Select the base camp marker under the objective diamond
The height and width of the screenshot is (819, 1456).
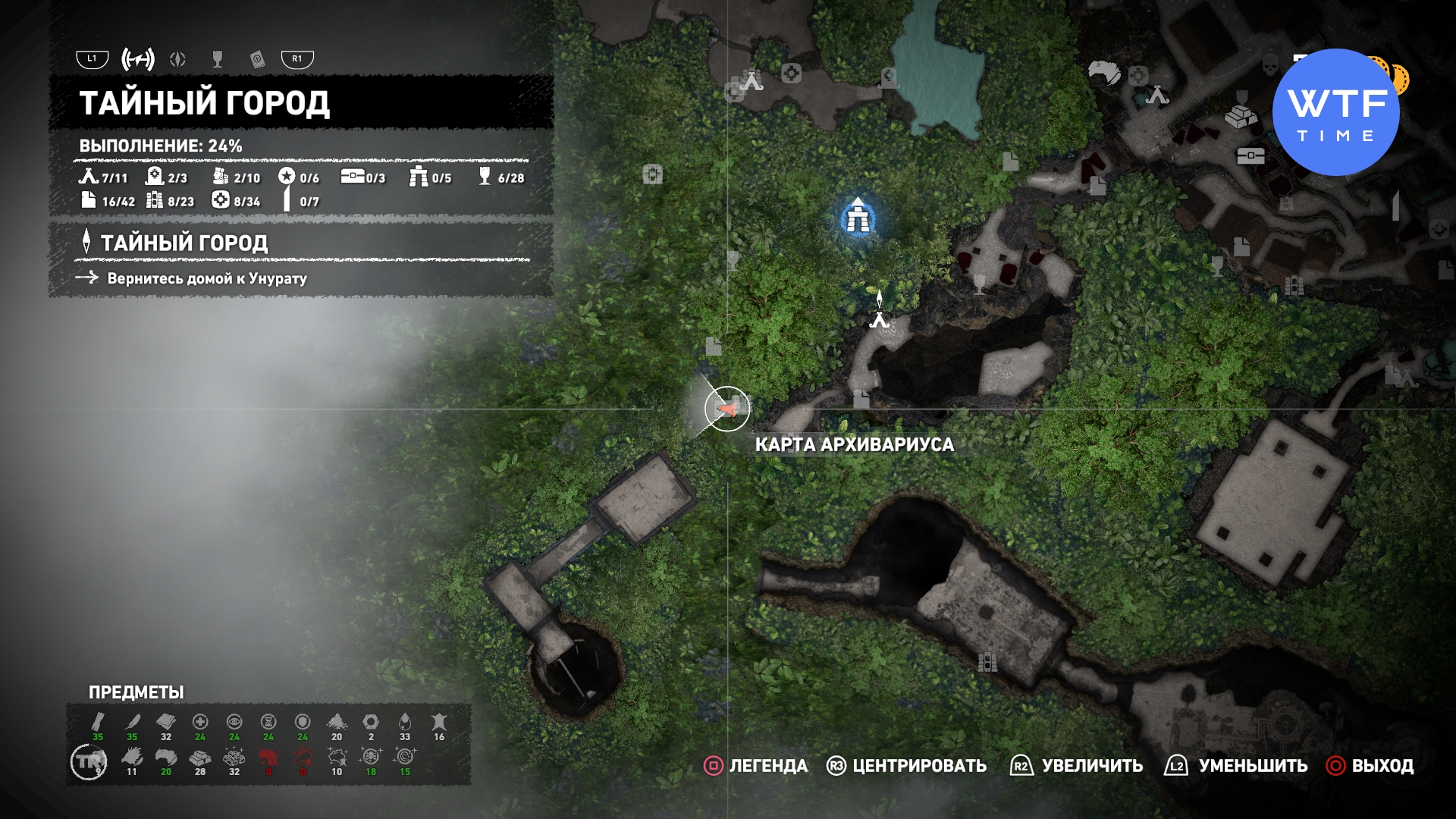(x=879, y=321)
